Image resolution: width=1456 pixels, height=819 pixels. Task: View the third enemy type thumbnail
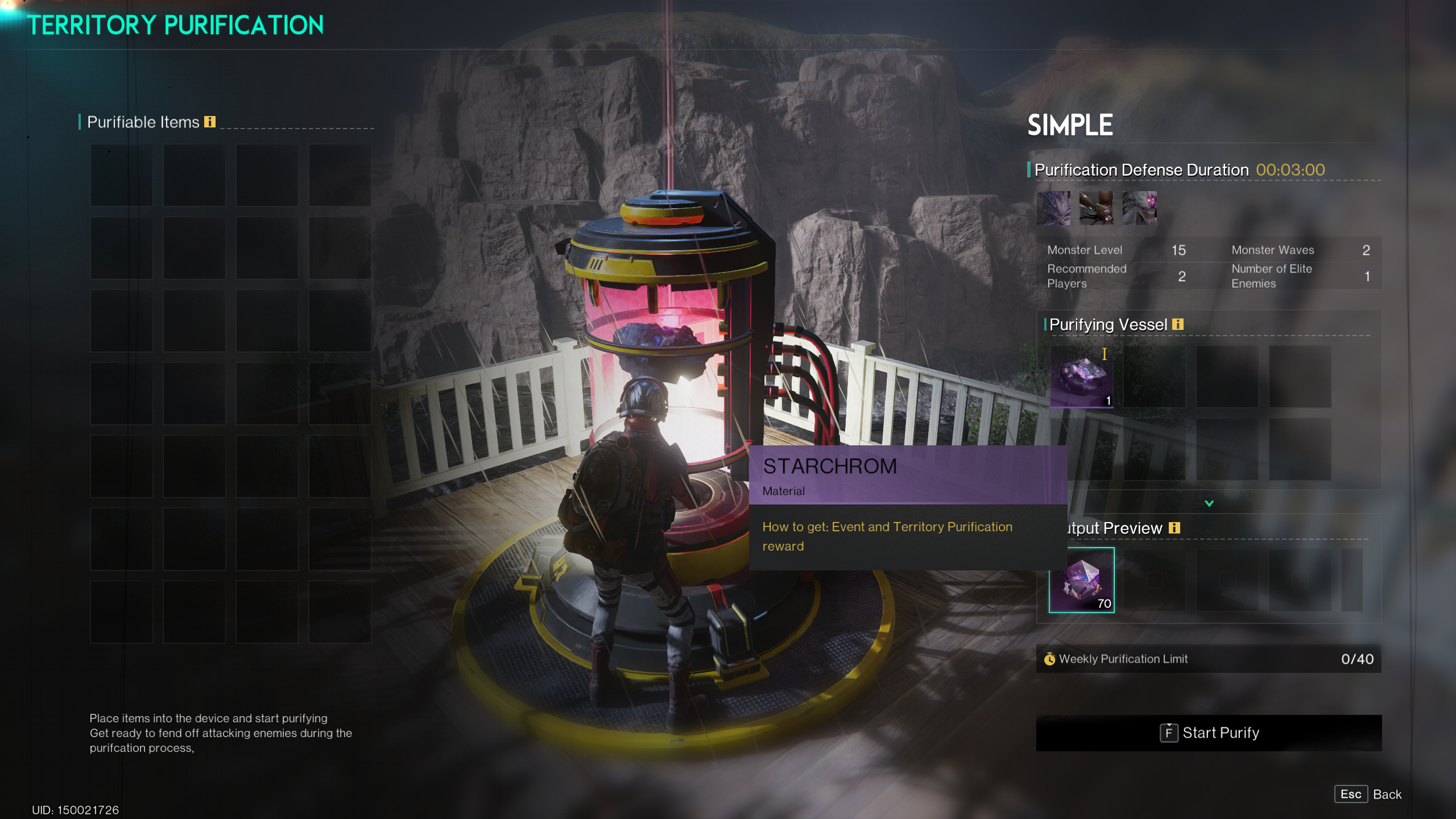pyautogui.click(x=1139, y=208)
